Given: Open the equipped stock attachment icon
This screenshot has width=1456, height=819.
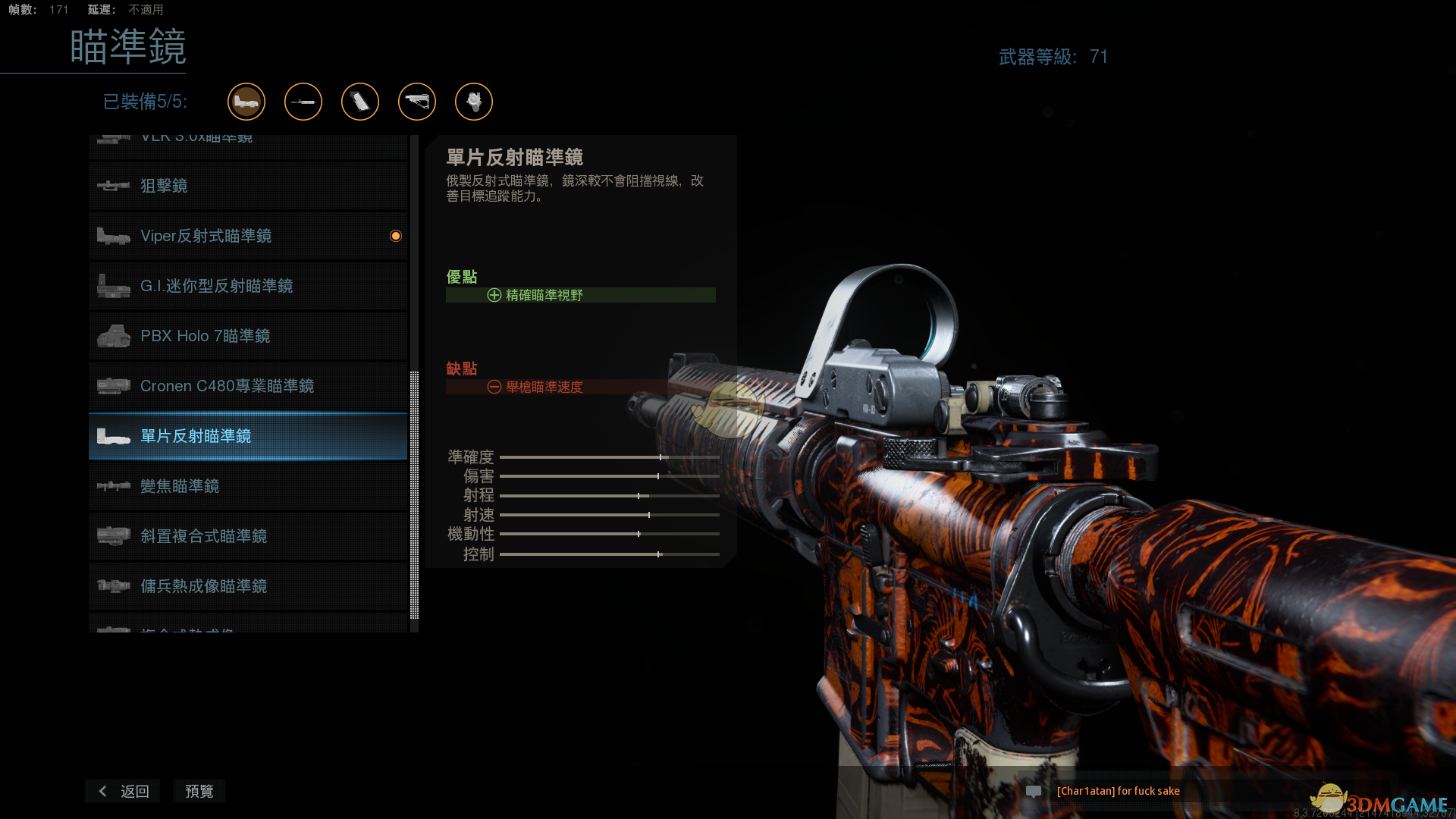Looking at the screenshot, I should point(417,102).
